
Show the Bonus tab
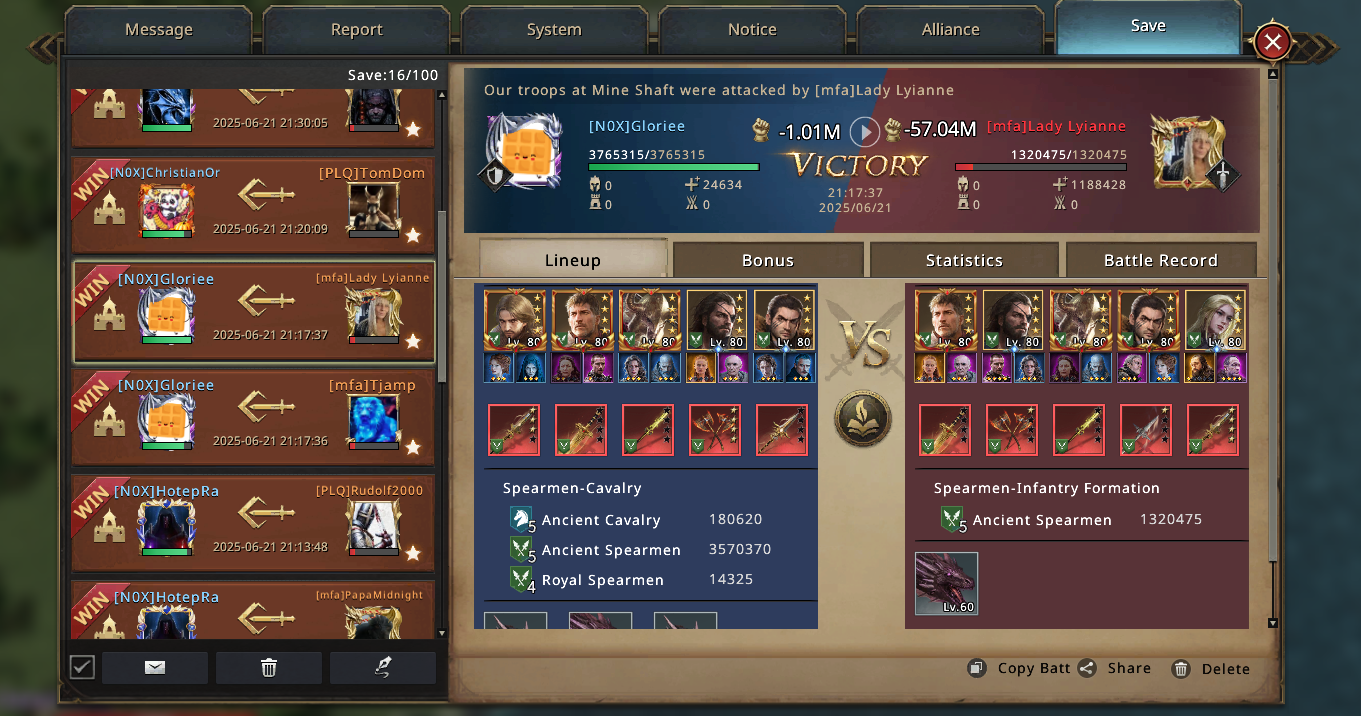(767, 260)
